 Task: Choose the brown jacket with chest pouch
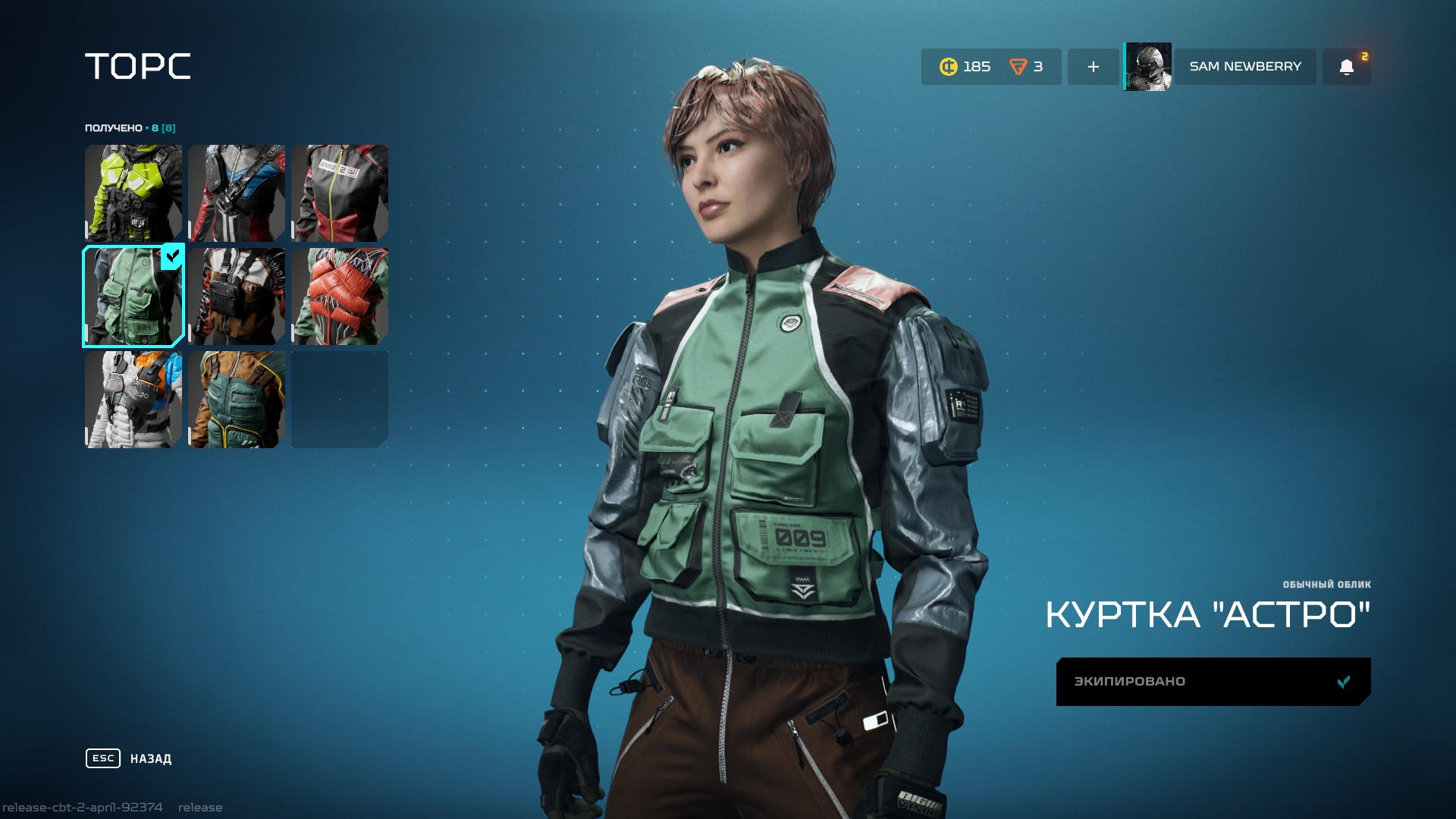click(x=237, y=297)
